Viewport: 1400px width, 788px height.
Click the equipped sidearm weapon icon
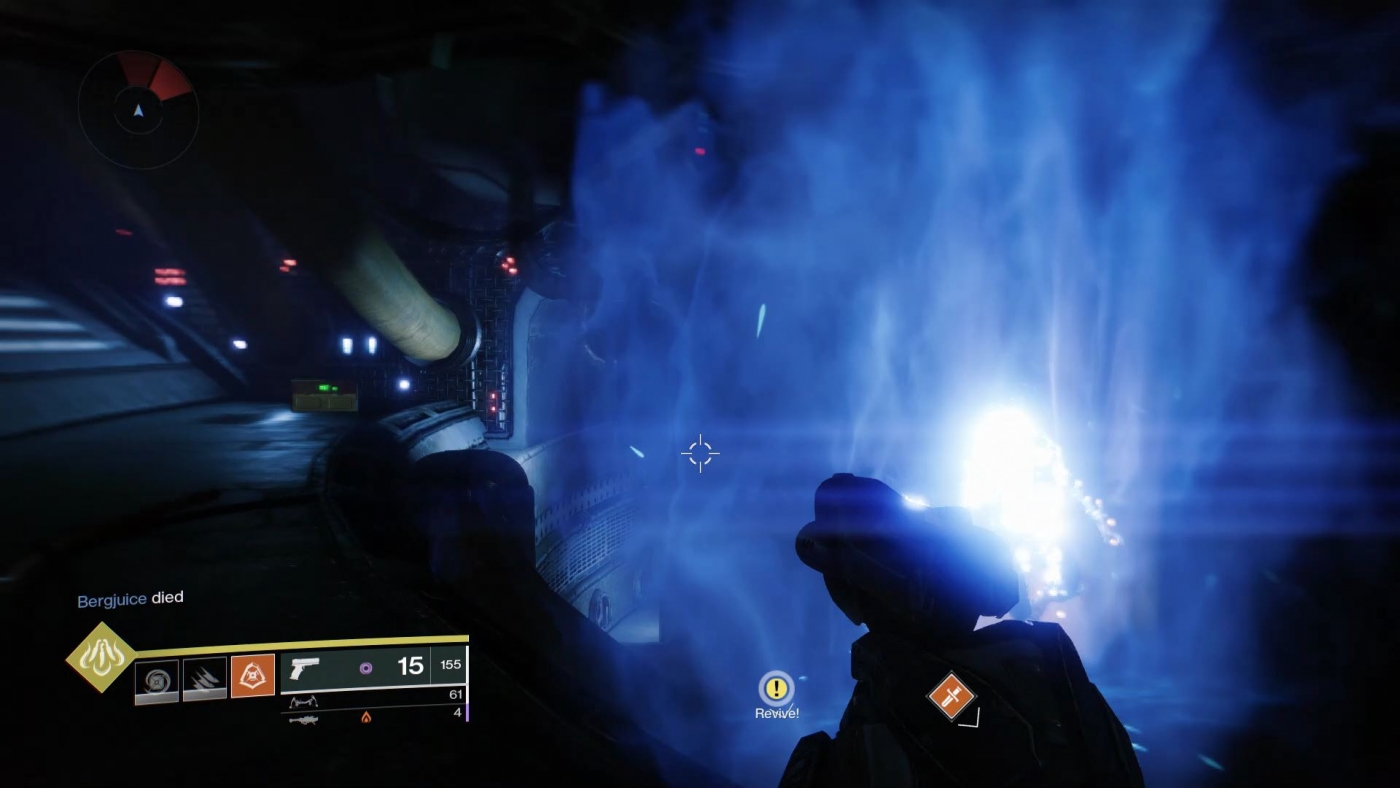305,669
